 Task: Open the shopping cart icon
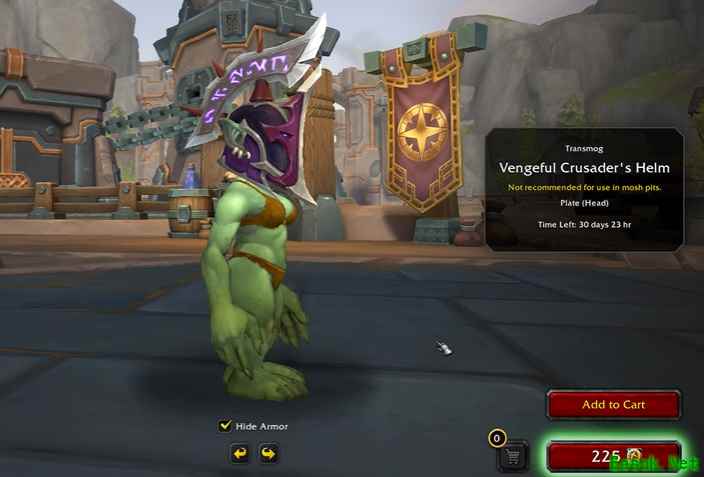click(513, 456)
